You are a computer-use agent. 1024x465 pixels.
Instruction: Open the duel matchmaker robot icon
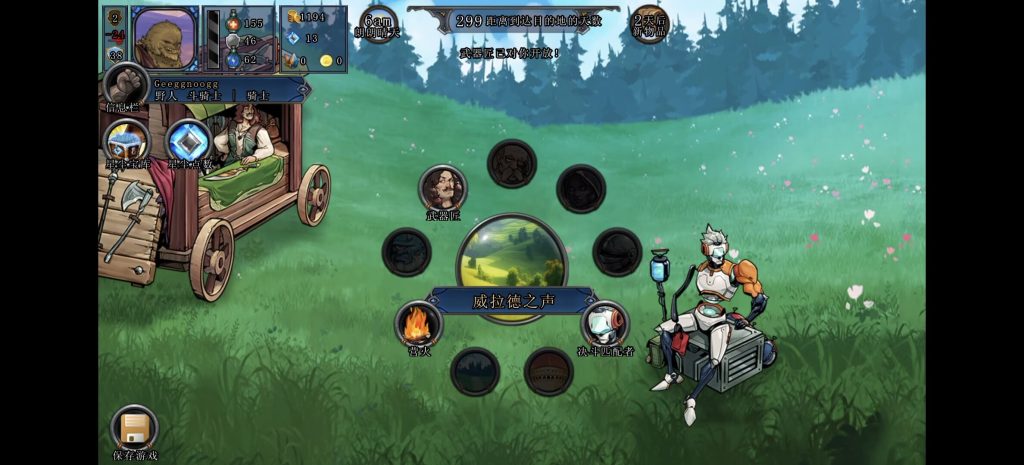605,324
